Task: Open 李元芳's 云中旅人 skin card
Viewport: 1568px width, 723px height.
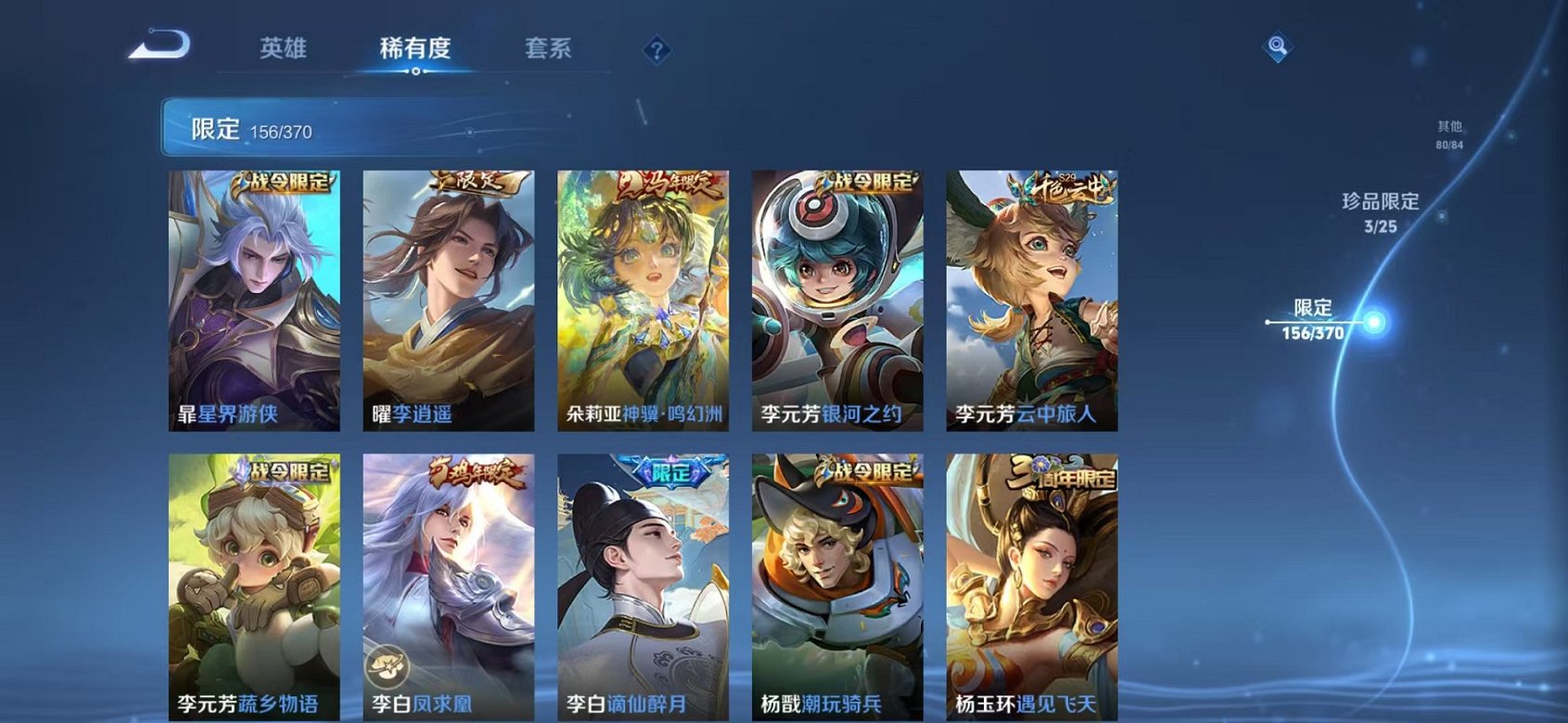Action: pos(1029,297)
